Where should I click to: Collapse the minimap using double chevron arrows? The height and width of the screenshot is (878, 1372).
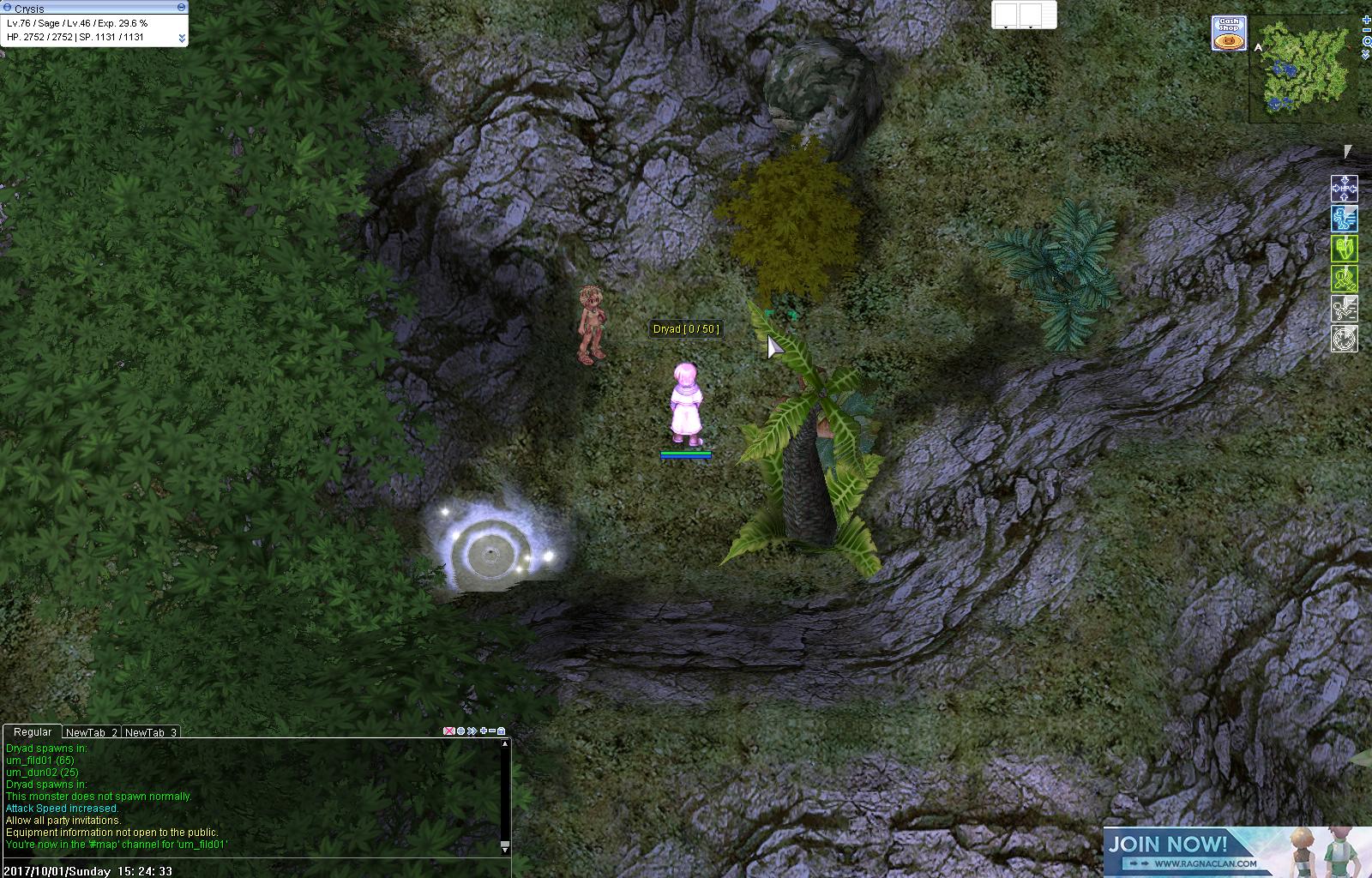(1366, 53)
